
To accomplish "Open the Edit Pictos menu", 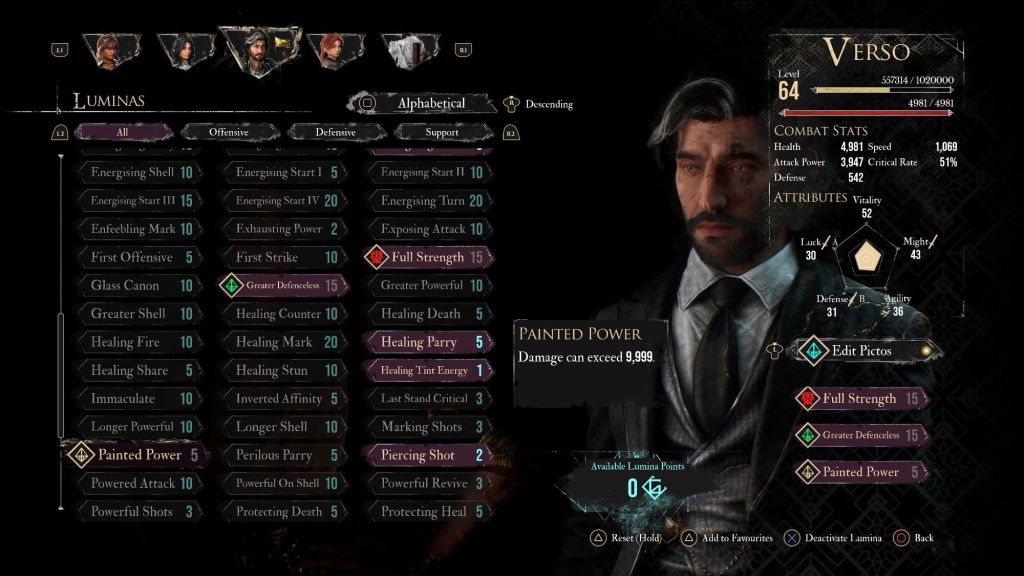I will [860, 351].
